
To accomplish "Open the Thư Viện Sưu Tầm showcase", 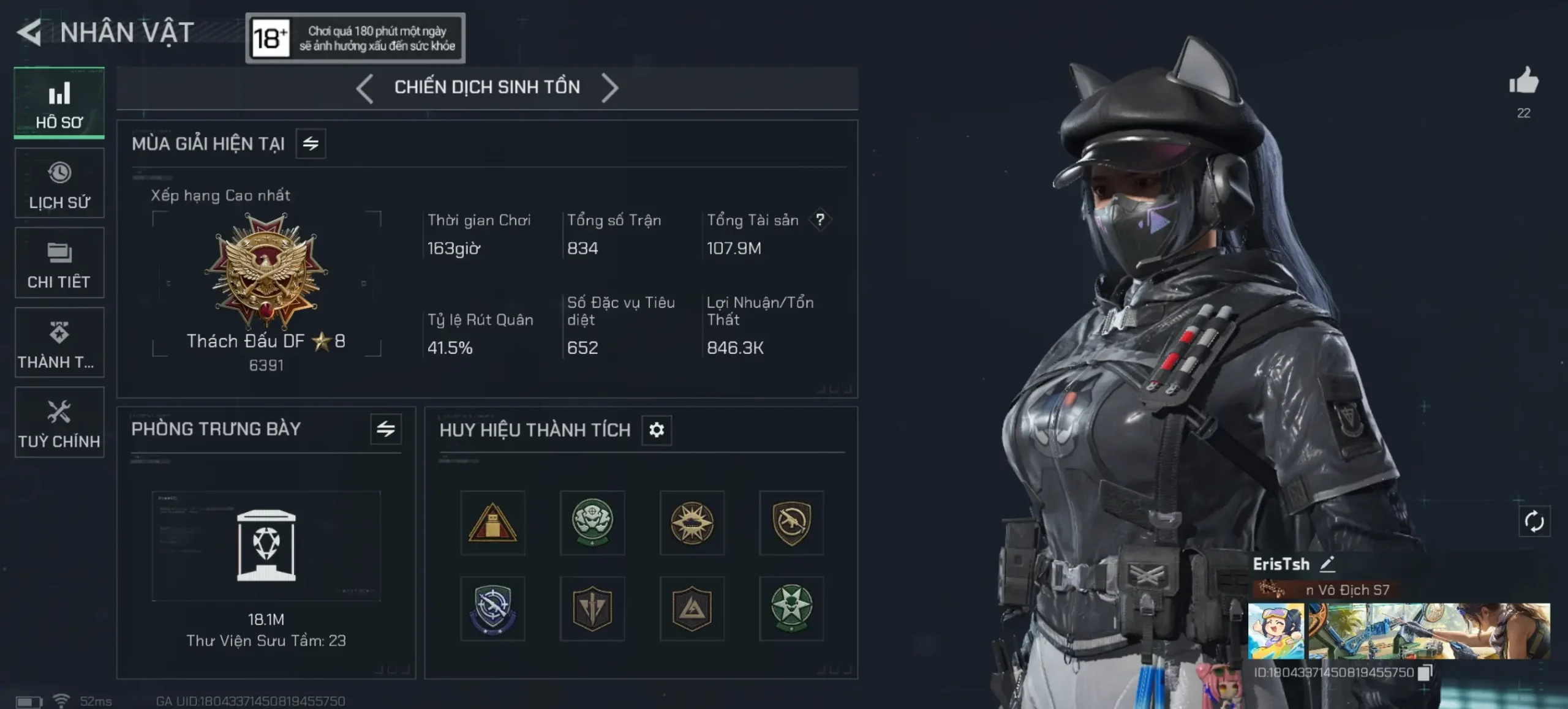I will [266, 546].
